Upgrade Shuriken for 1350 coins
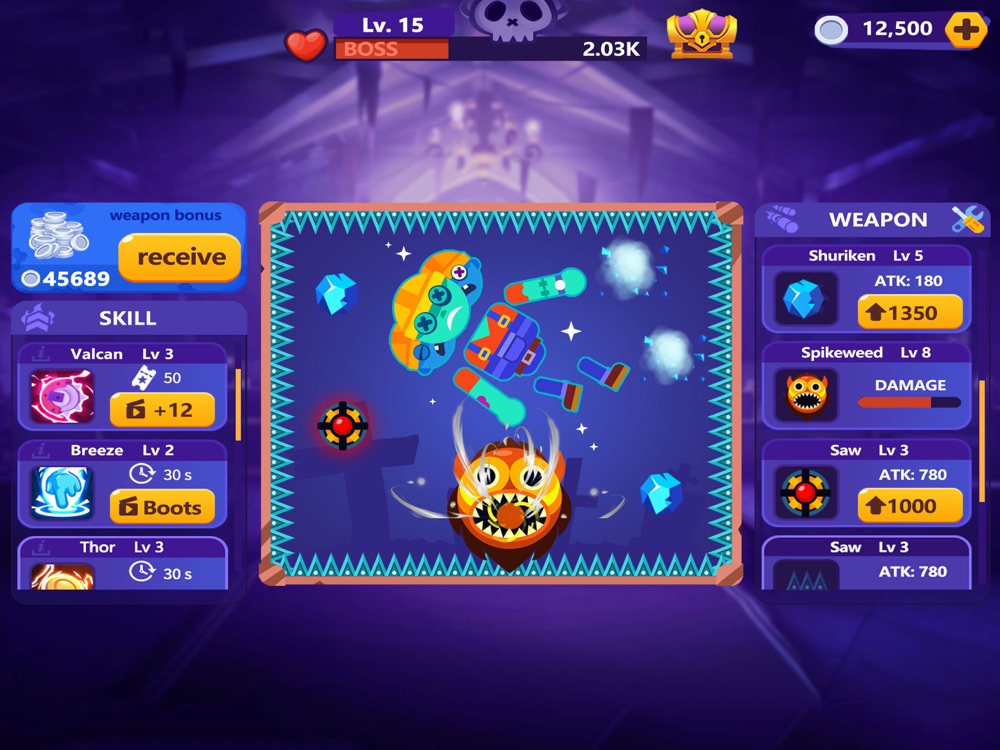This screenshot has height=750, width=1000. pyautogui.click(x=910, y=312)
